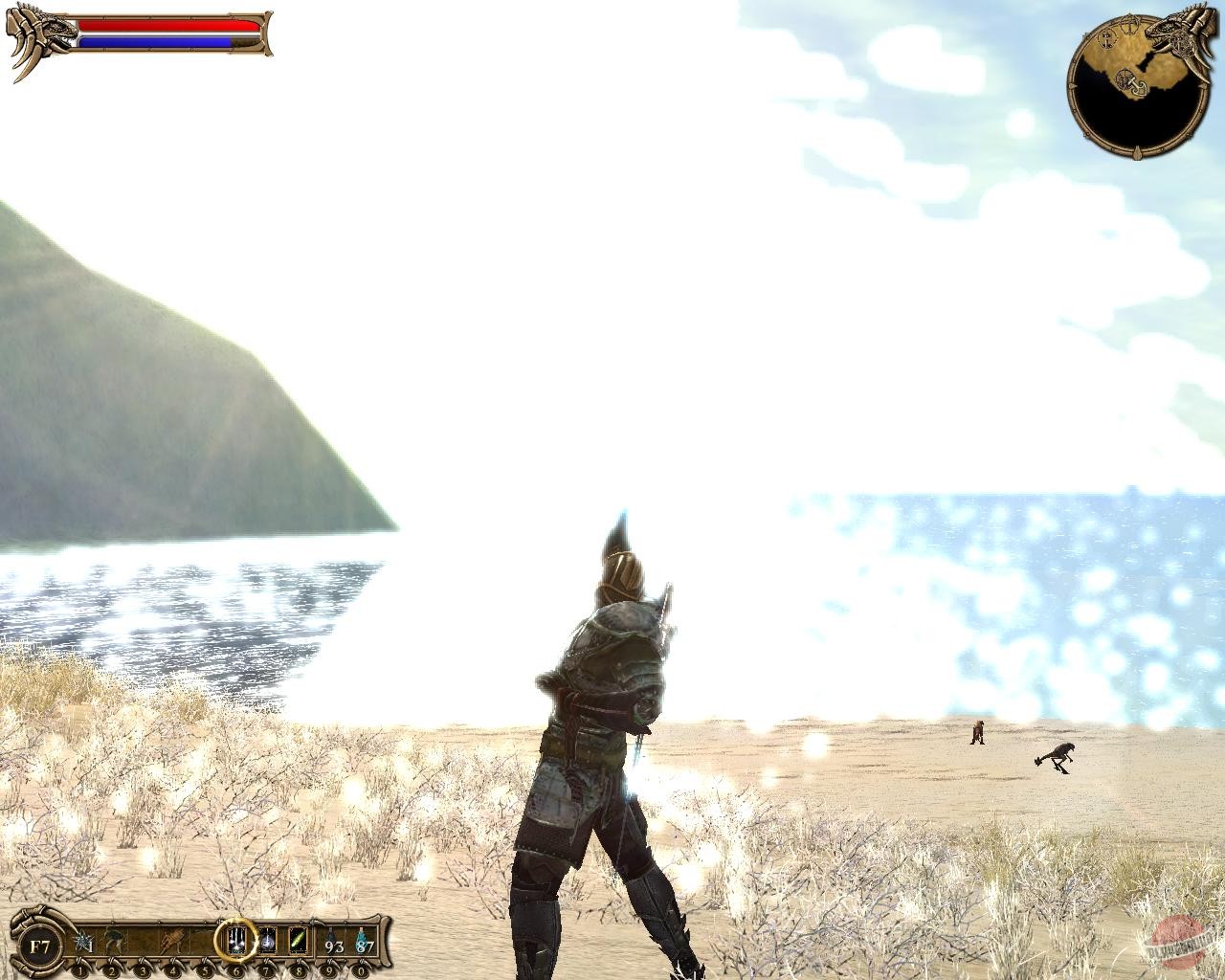
Task: Select the weapon in hotbar slot 4
Action: [x=172, y=941]
